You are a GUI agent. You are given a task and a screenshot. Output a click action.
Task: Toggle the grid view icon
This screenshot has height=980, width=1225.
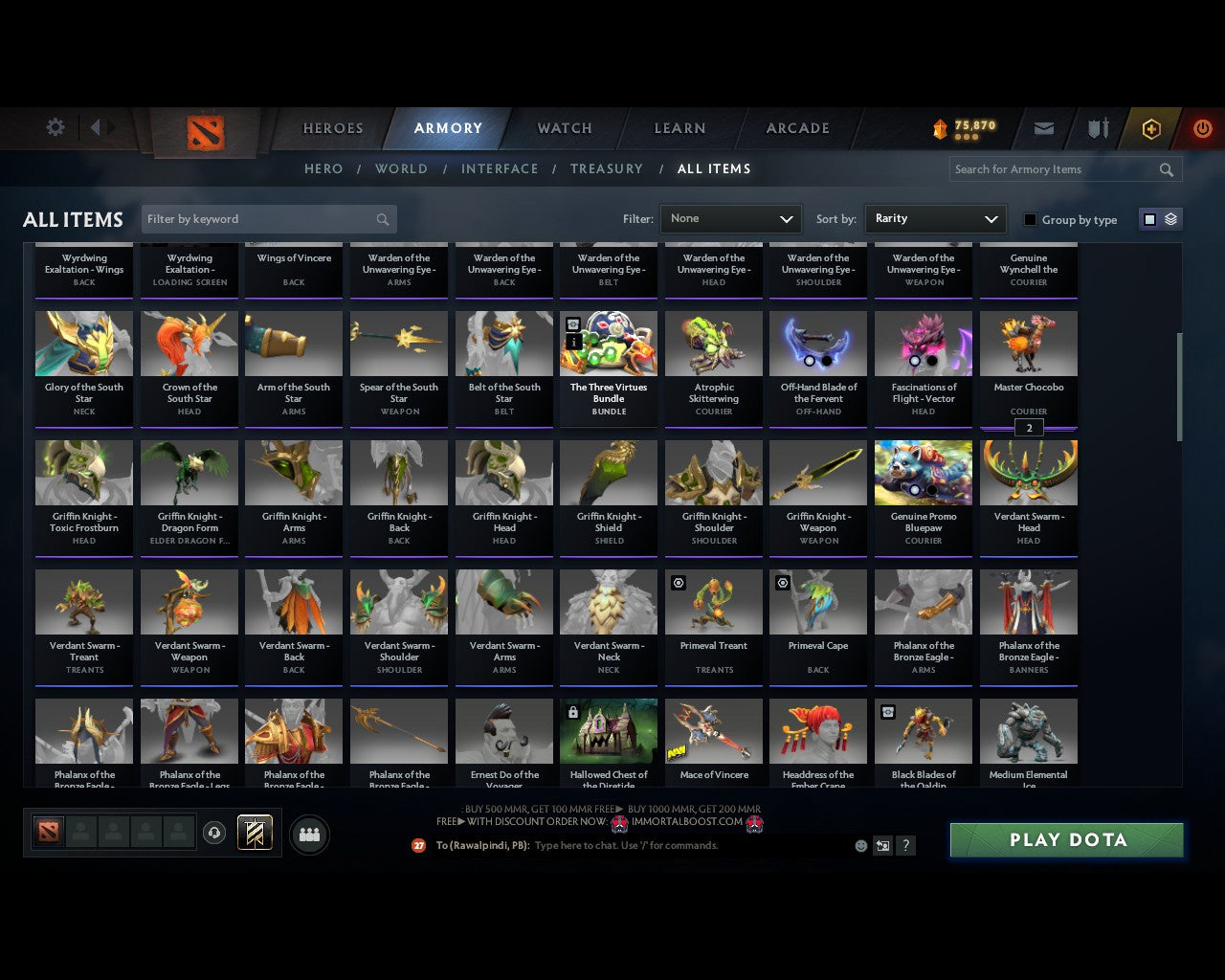[x=1148, y=218]
